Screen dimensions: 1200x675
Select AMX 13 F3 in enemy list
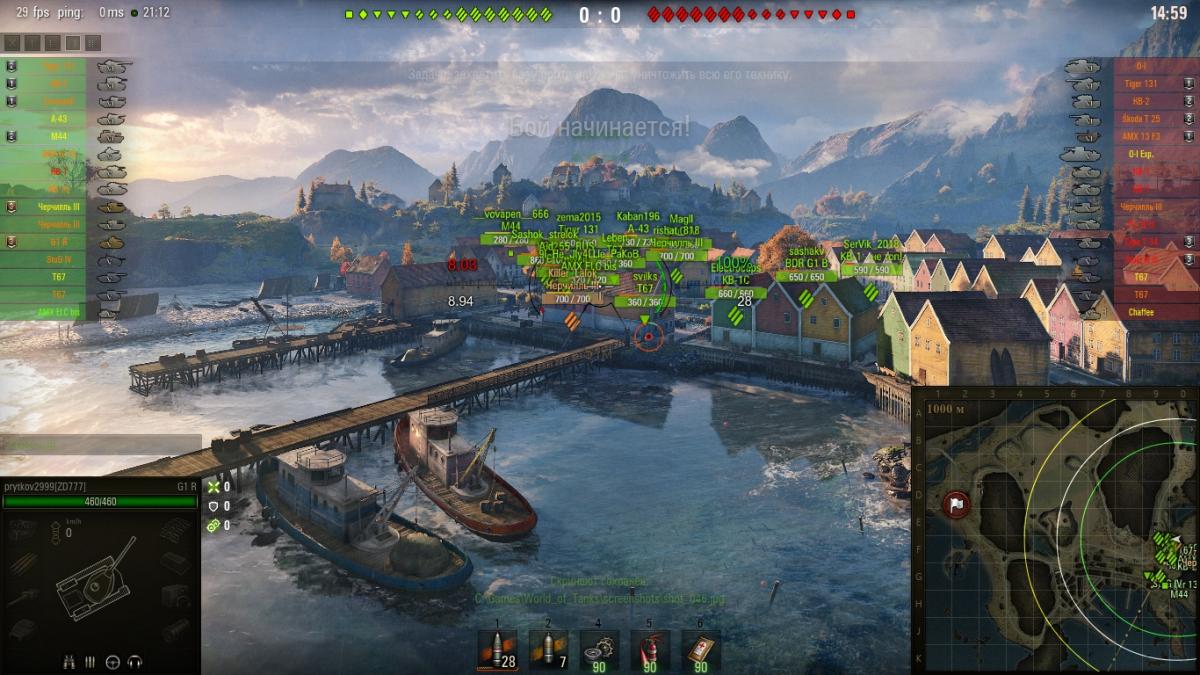1140,136
